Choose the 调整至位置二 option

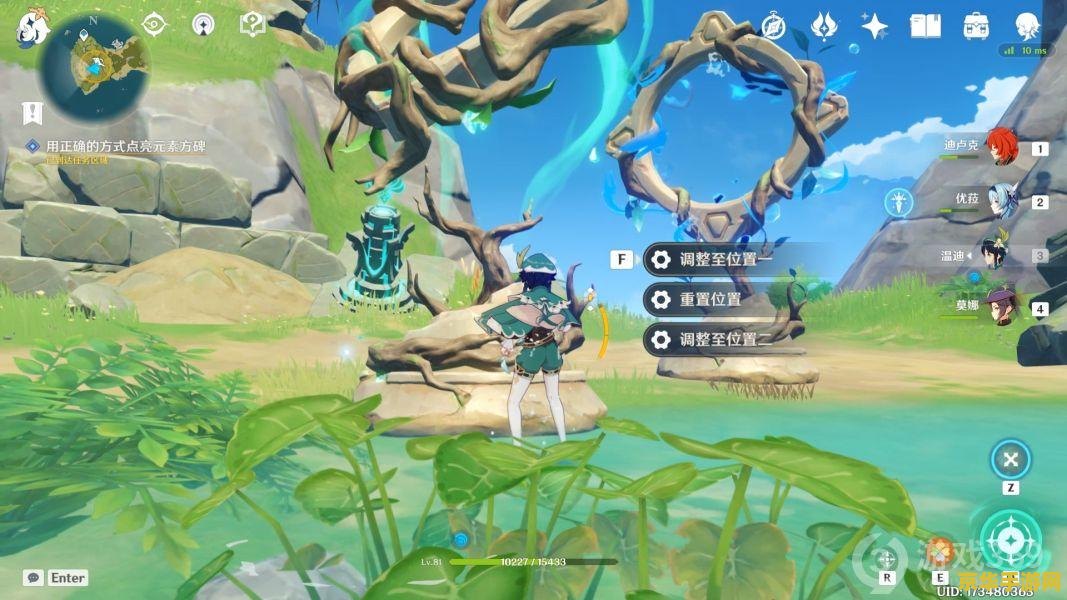[x=726, y=339]
